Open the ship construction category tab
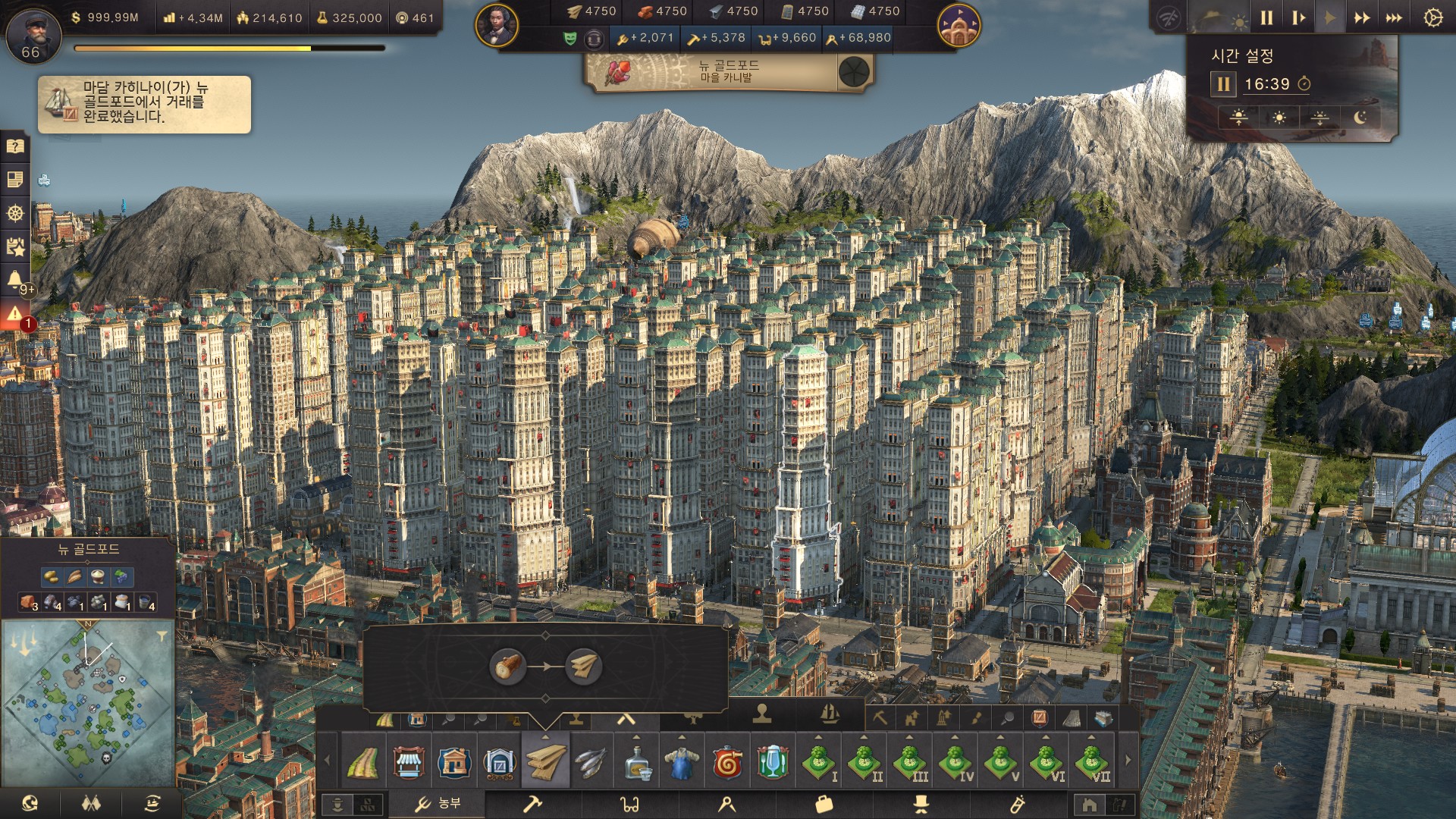The height and width of the screenshot is (819, 1456). tap(830, 714)
